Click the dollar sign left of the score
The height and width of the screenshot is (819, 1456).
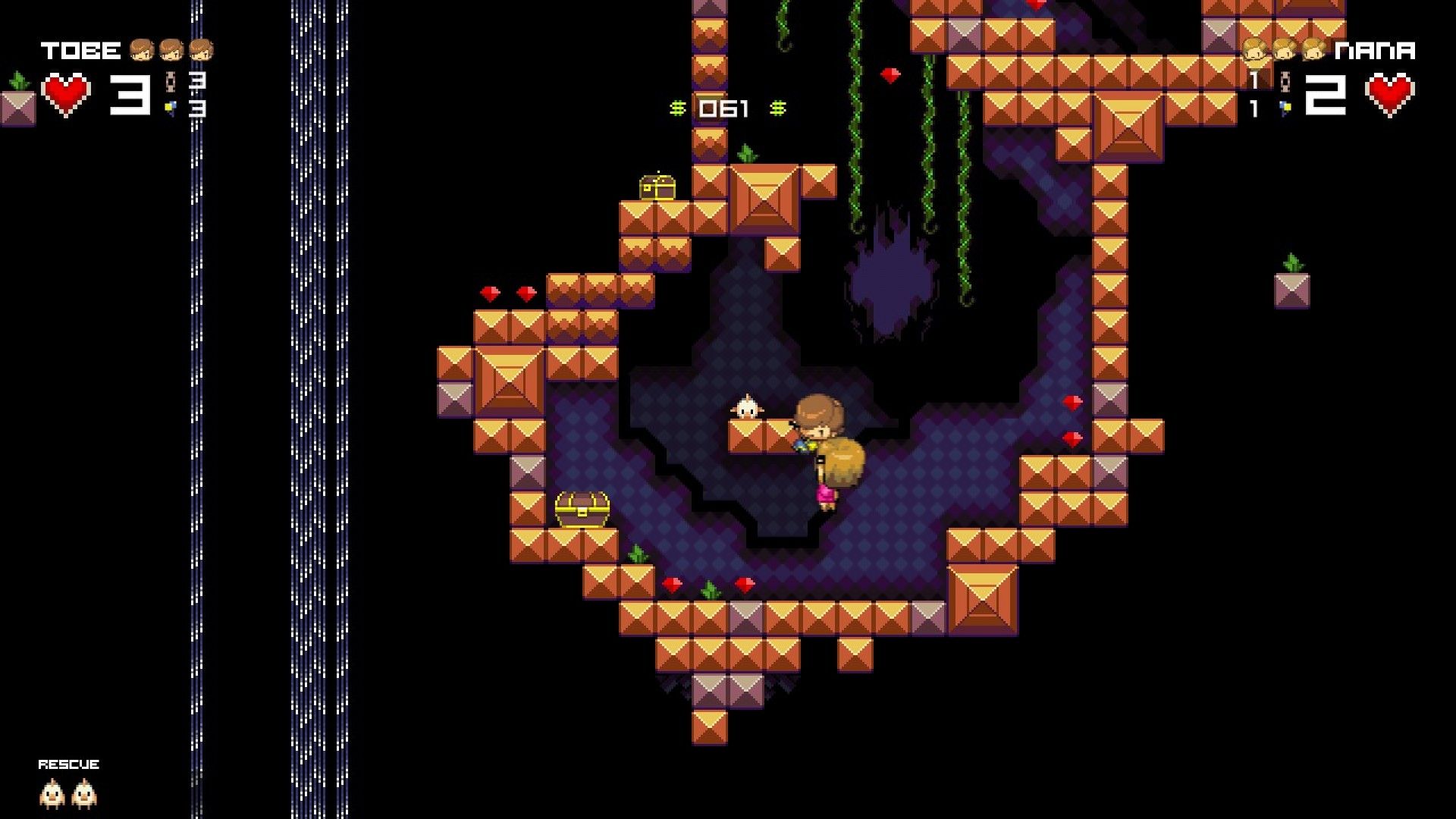pyautogui.click(x=679, y=108)
